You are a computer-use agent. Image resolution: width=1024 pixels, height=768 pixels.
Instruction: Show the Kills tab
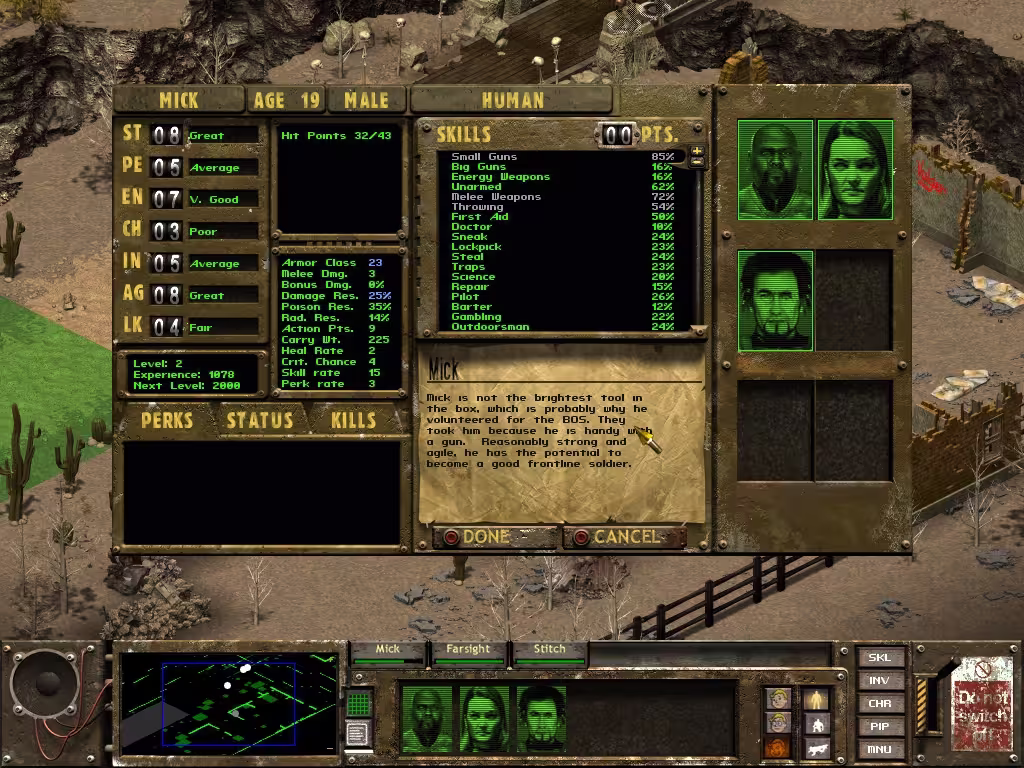click(352, 420)
